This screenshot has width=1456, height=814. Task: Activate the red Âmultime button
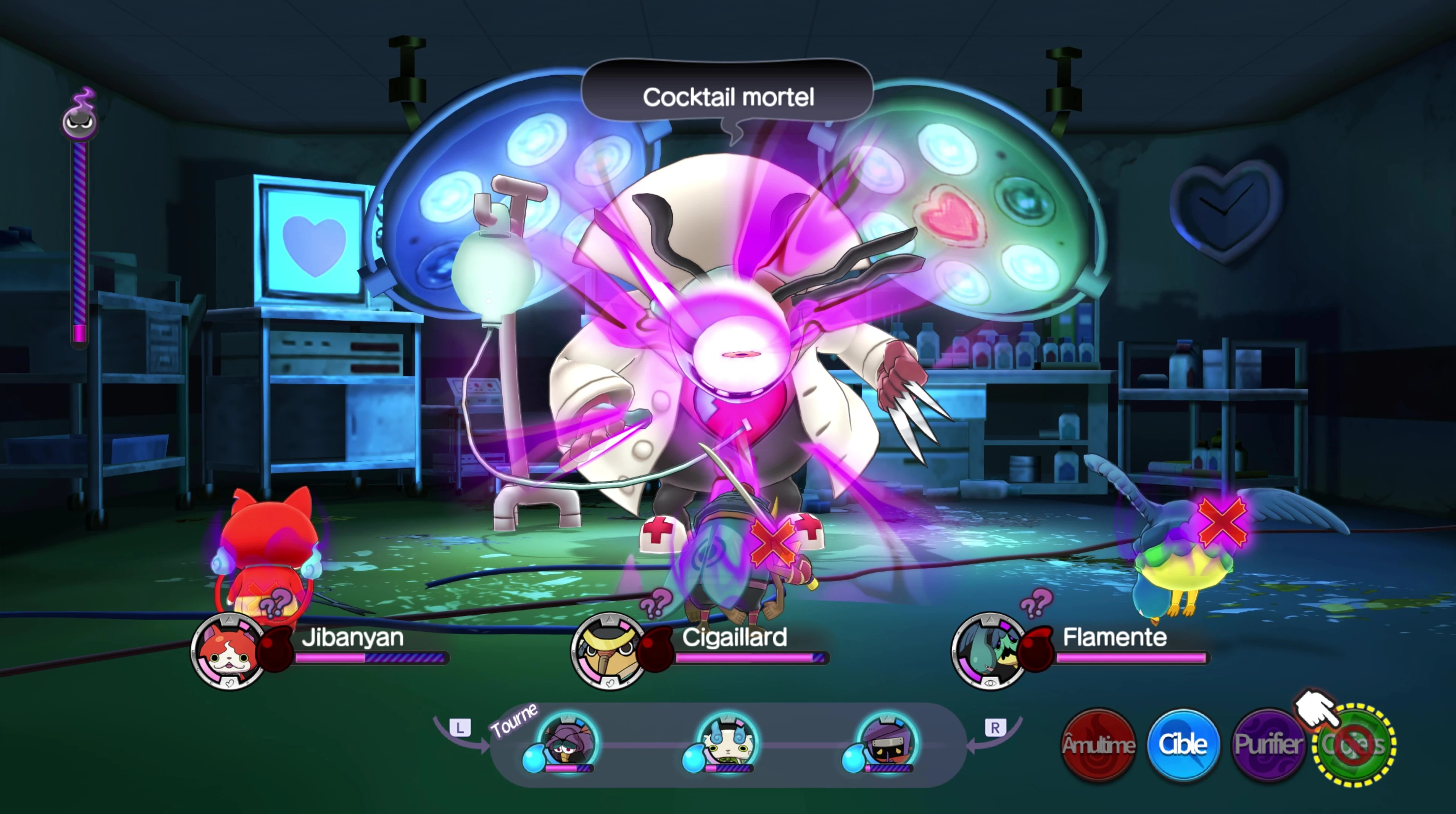tap(1098, 745)
